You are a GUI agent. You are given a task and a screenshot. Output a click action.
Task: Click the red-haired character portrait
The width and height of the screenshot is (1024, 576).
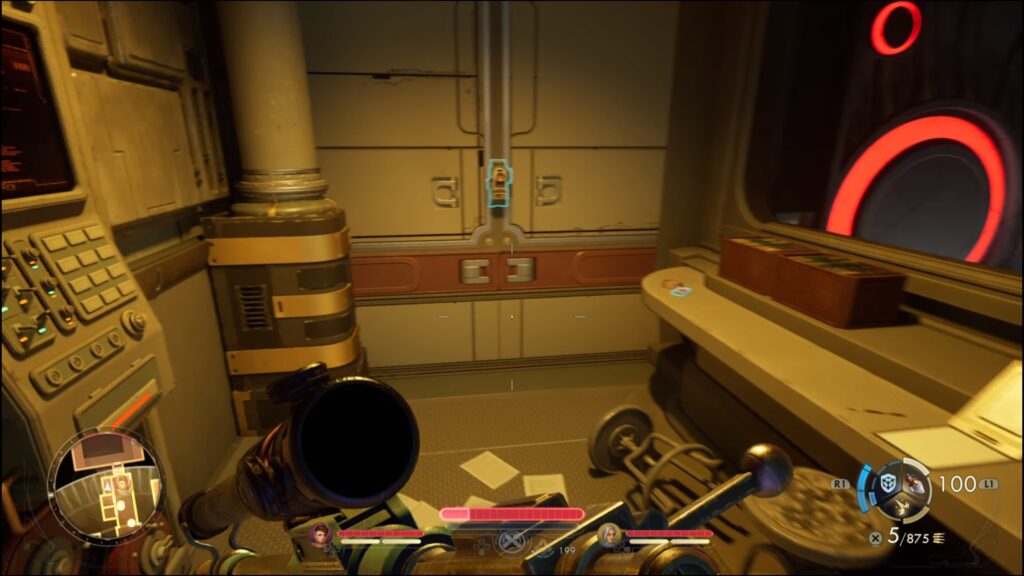coord(322,534)
